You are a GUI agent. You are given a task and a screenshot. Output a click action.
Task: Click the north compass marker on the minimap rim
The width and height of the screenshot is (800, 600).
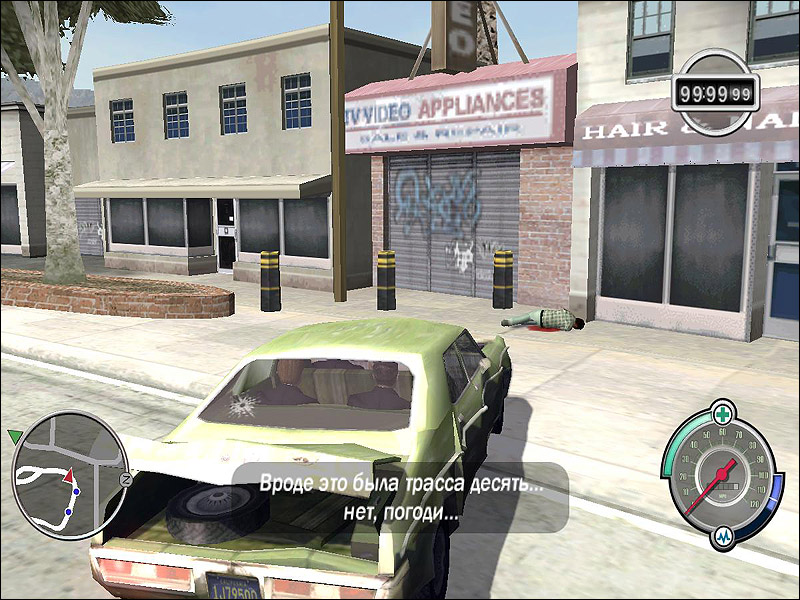pyautogui.click(x=126, y=480)
